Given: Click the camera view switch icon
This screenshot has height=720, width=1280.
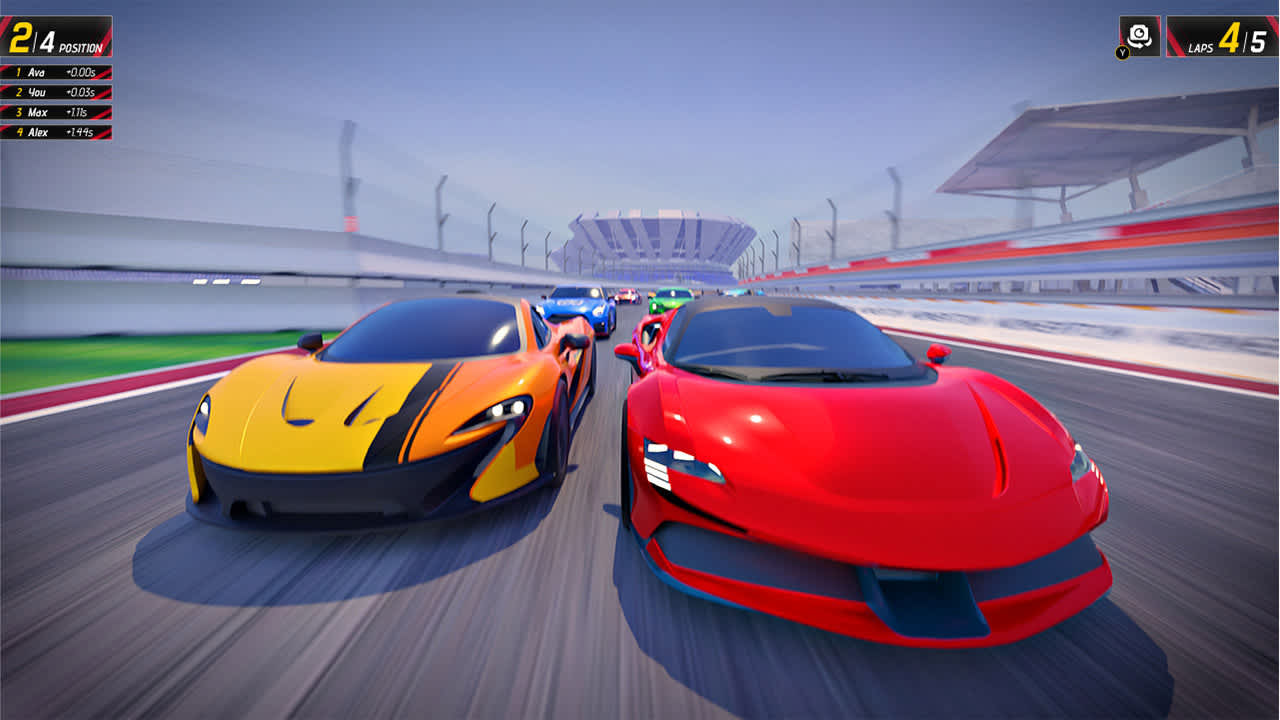Looking at the screenshot, I should click(1139, 33).
